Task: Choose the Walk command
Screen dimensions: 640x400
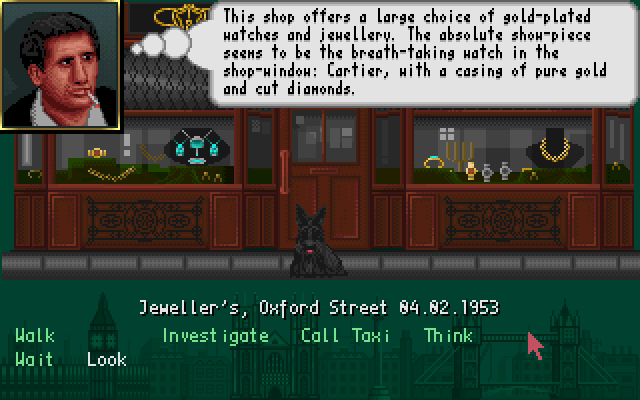Action: tap(35, 336)
